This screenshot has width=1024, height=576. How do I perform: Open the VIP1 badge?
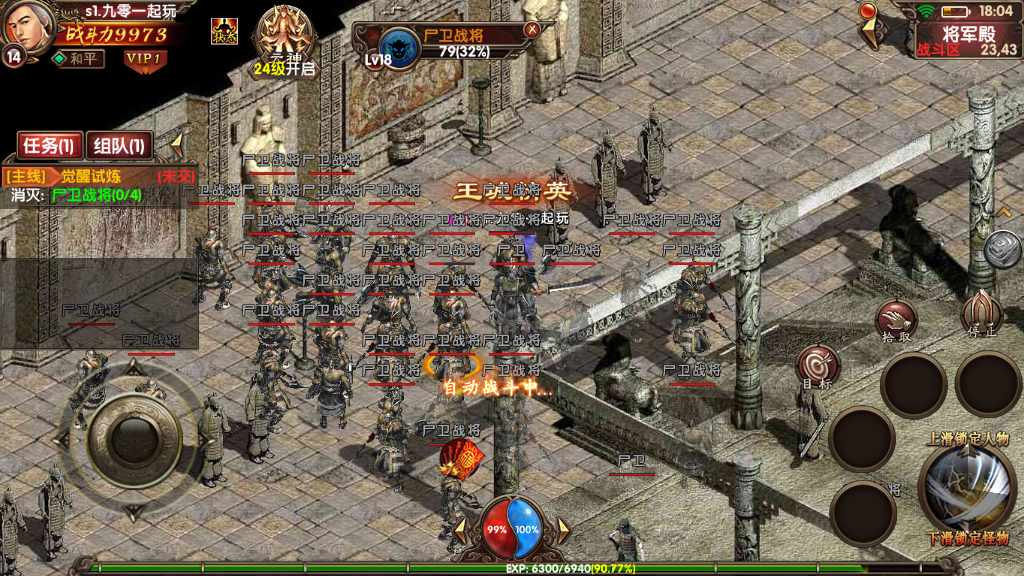coord(144,58)
